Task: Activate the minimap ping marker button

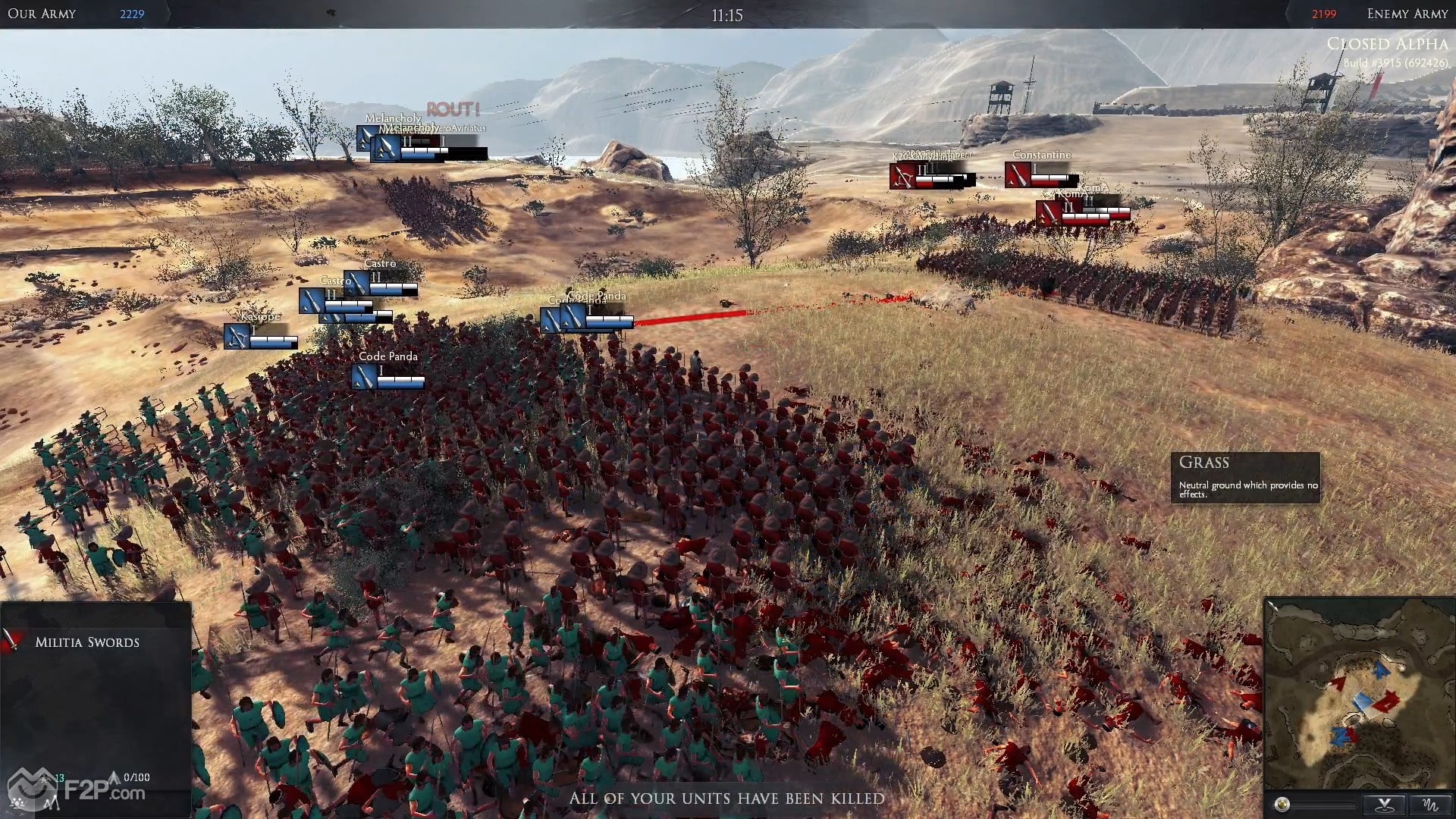Action: [x=1385, y=805]
